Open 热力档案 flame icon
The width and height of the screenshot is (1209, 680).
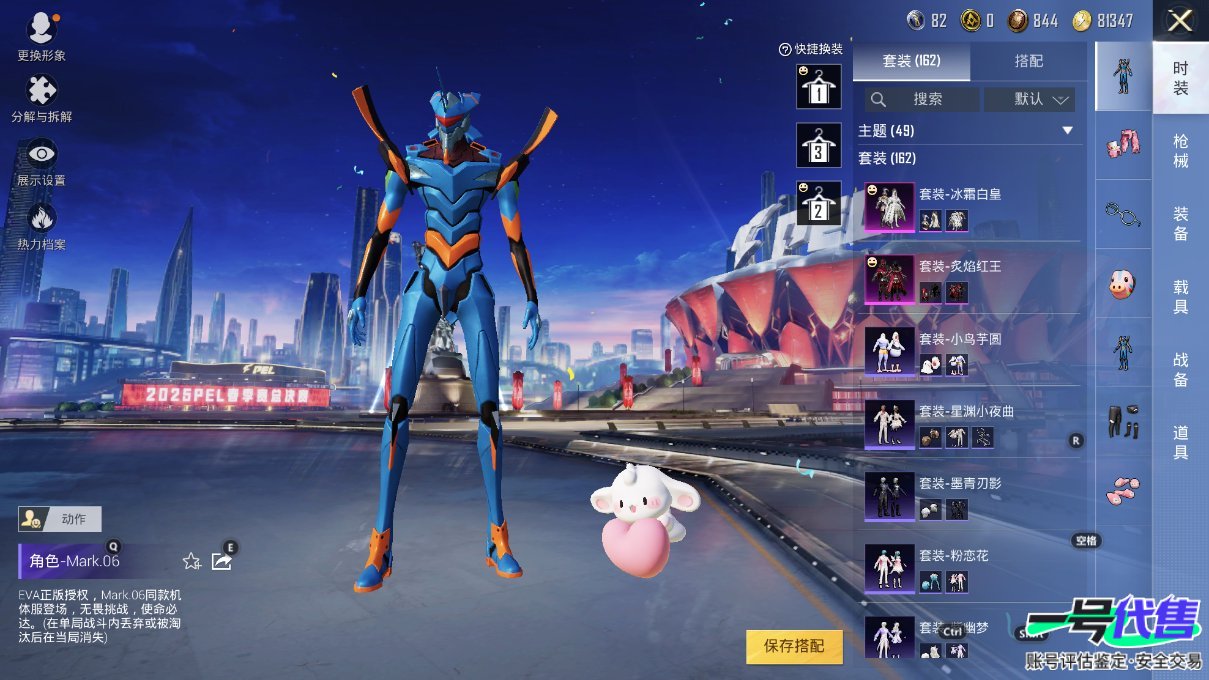[x=41, y=225]
